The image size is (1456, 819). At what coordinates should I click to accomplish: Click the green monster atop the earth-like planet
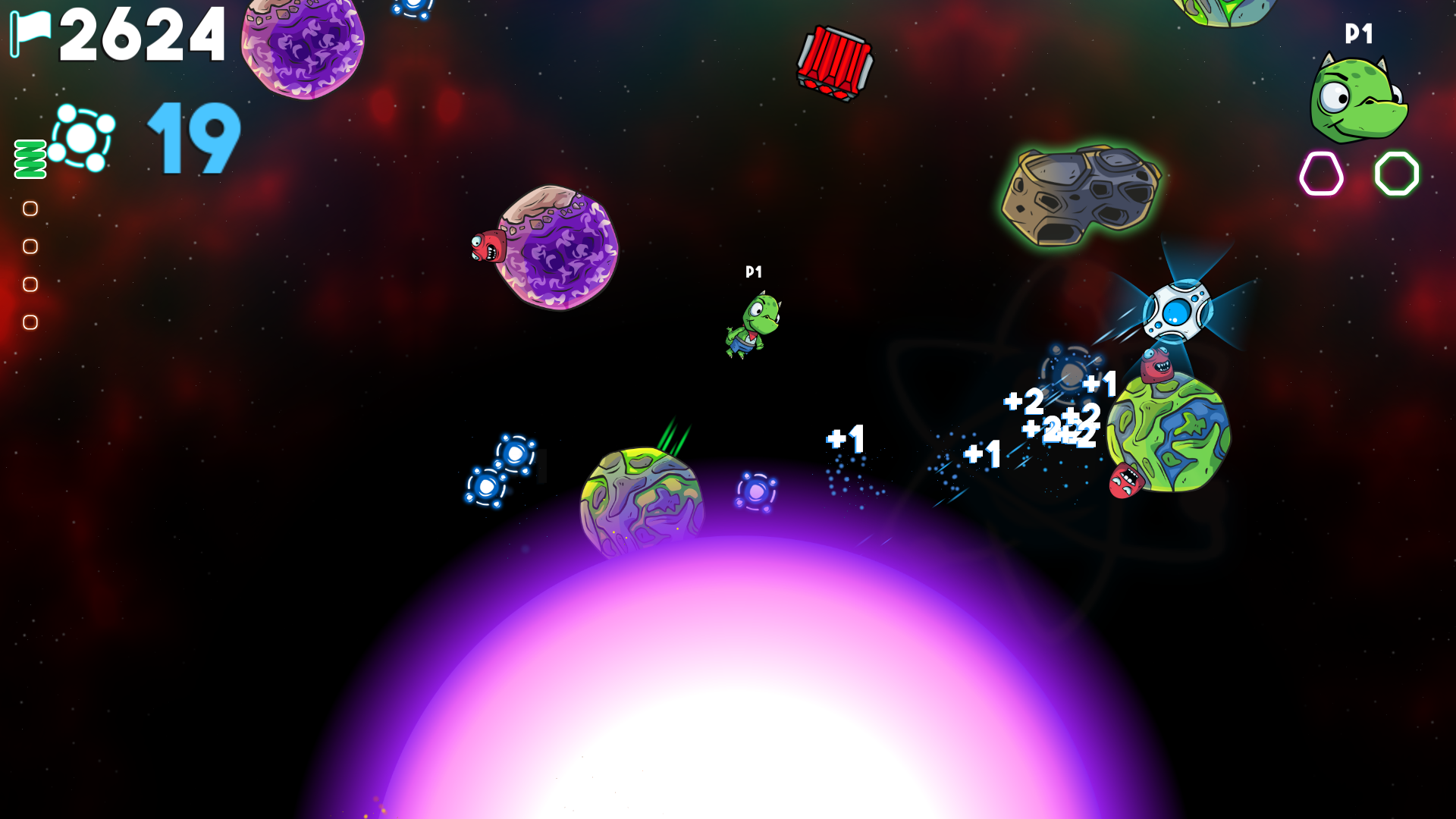coord(1158,366)
